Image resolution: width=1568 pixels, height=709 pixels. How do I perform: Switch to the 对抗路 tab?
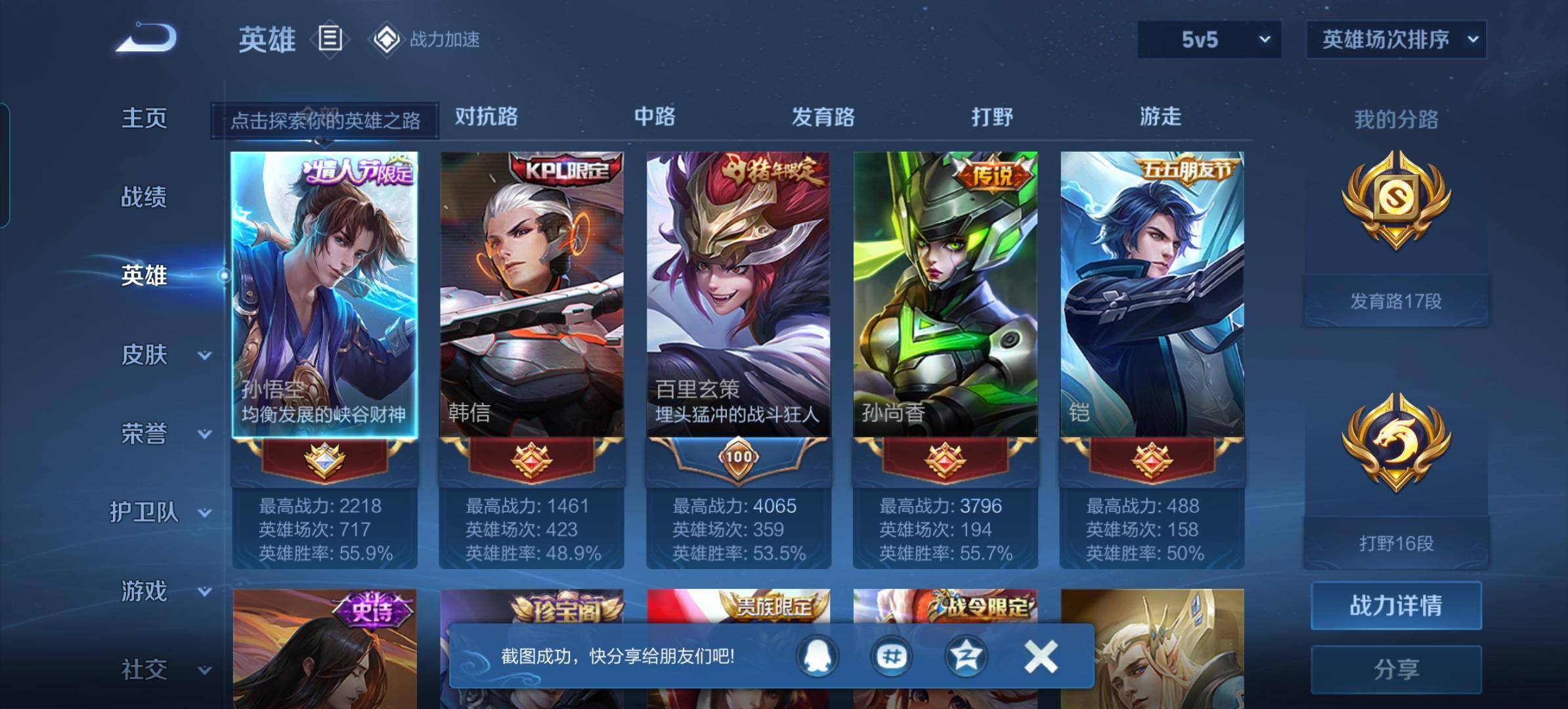point(486,117)
